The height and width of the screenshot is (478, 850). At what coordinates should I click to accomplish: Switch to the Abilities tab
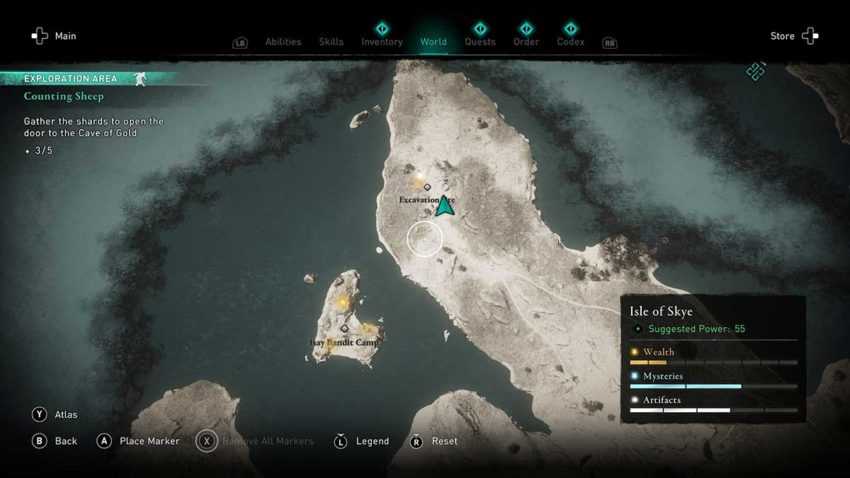[x=283, y=42]
